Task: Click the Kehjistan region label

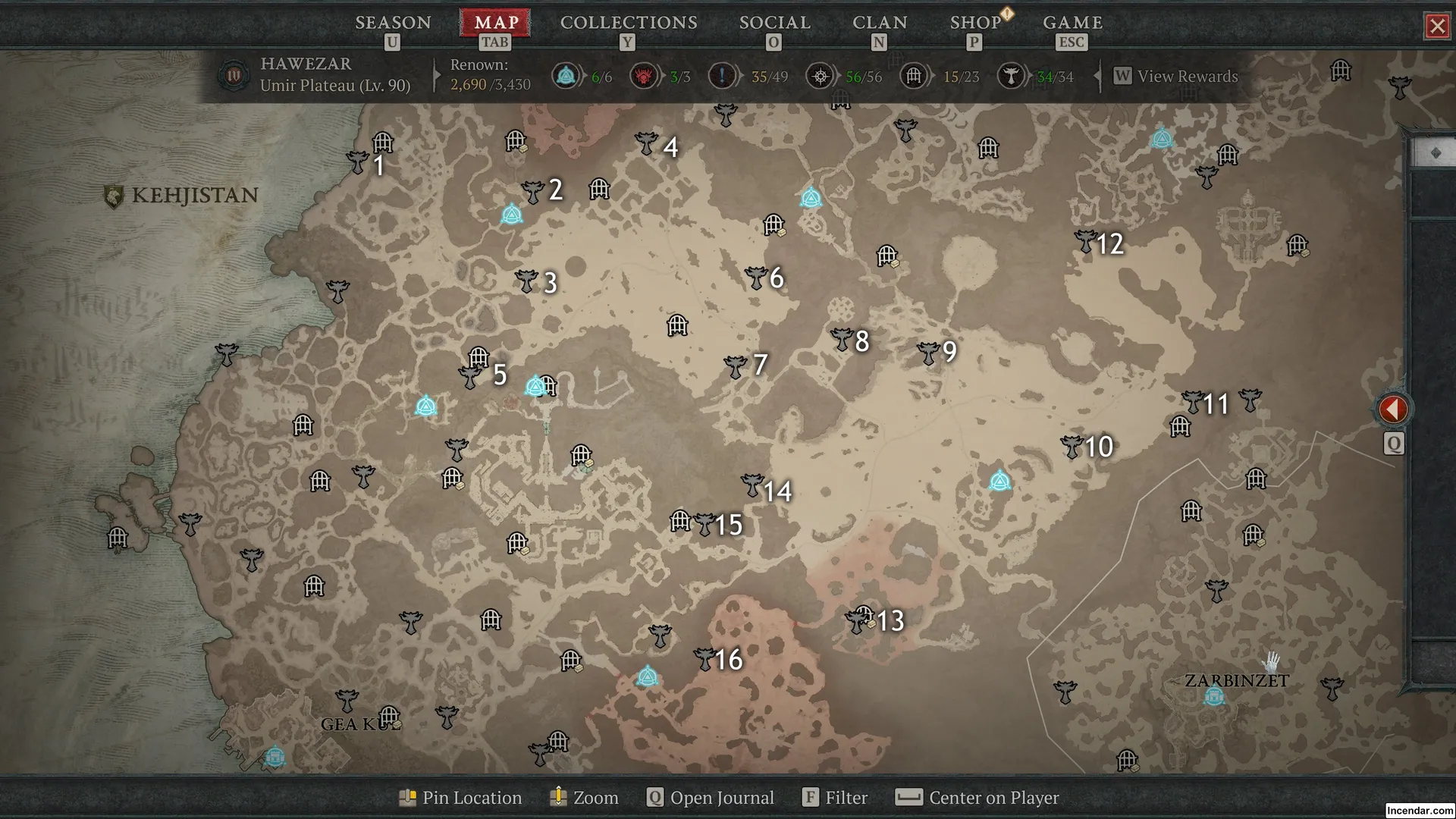Action: 182,196
